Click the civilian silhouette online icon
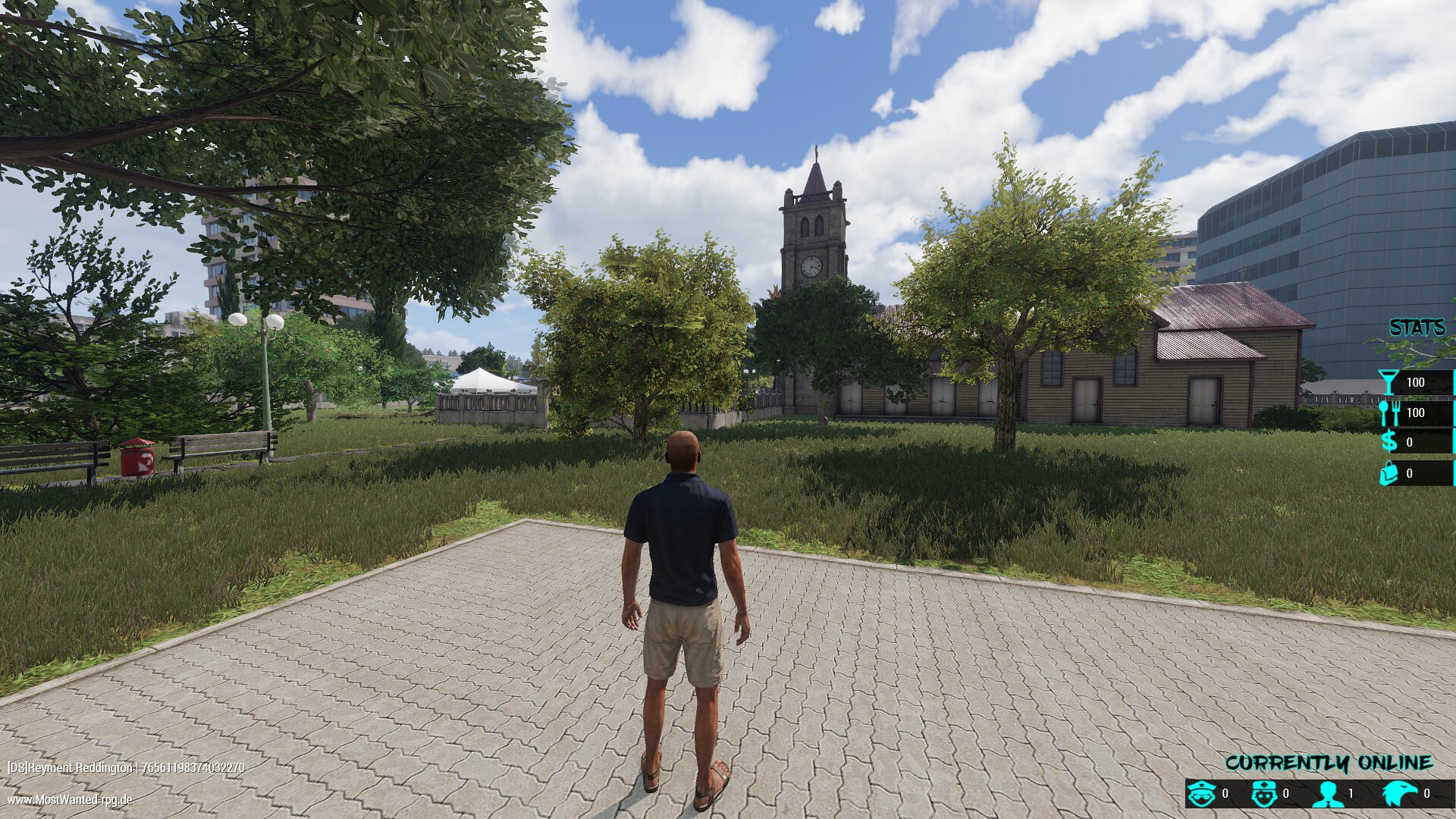 (1327, 794)
